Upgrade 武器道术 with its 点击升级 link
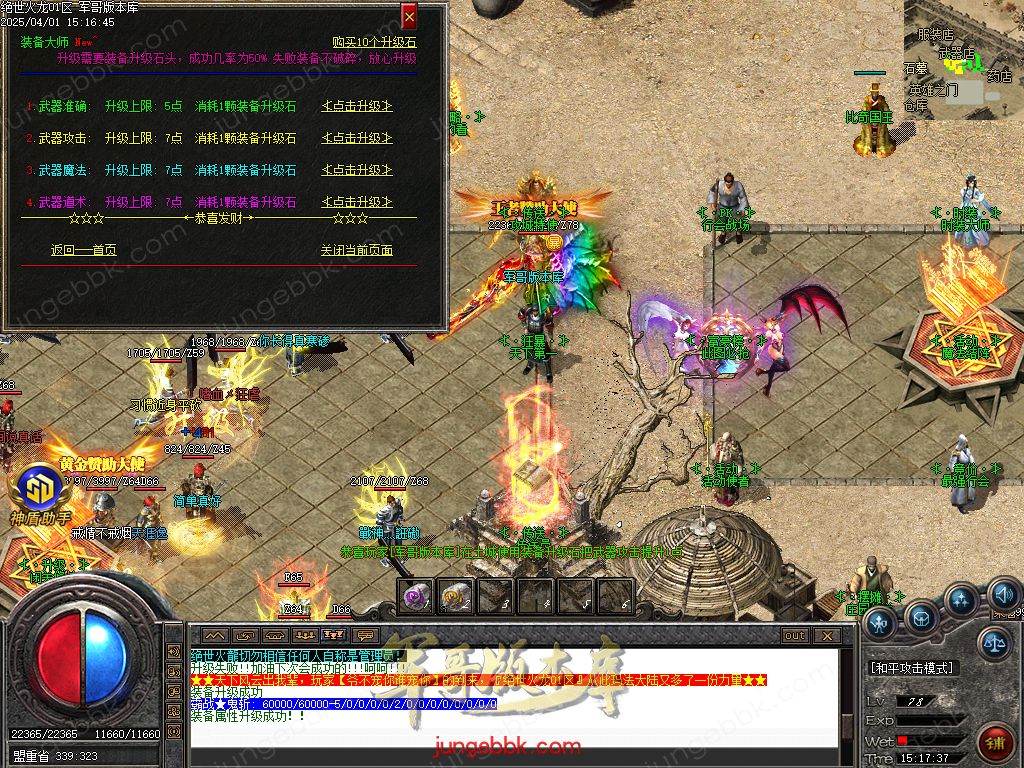Image resolution: width=1024 pixels, height=768 pixels. (356, 202)
